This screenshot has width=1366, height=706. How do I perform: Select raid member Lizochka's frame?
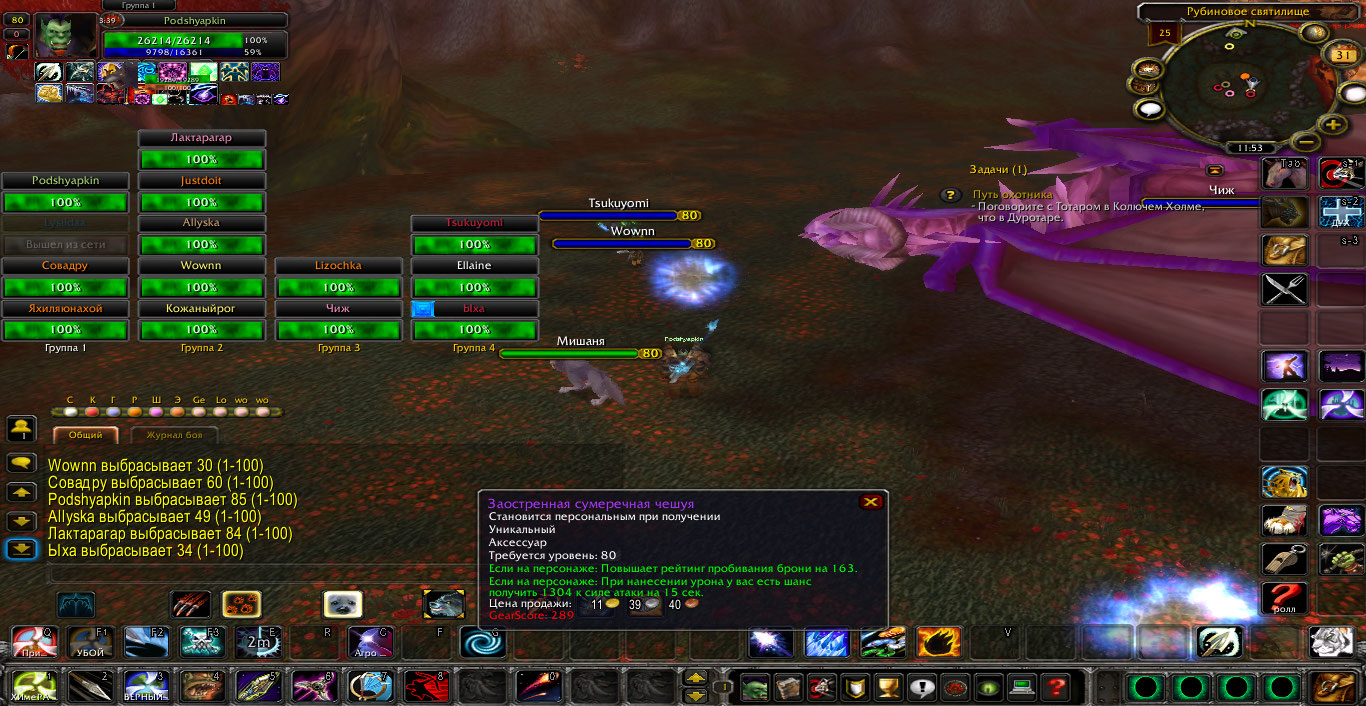pyautogui.click(x=338, y=266)
